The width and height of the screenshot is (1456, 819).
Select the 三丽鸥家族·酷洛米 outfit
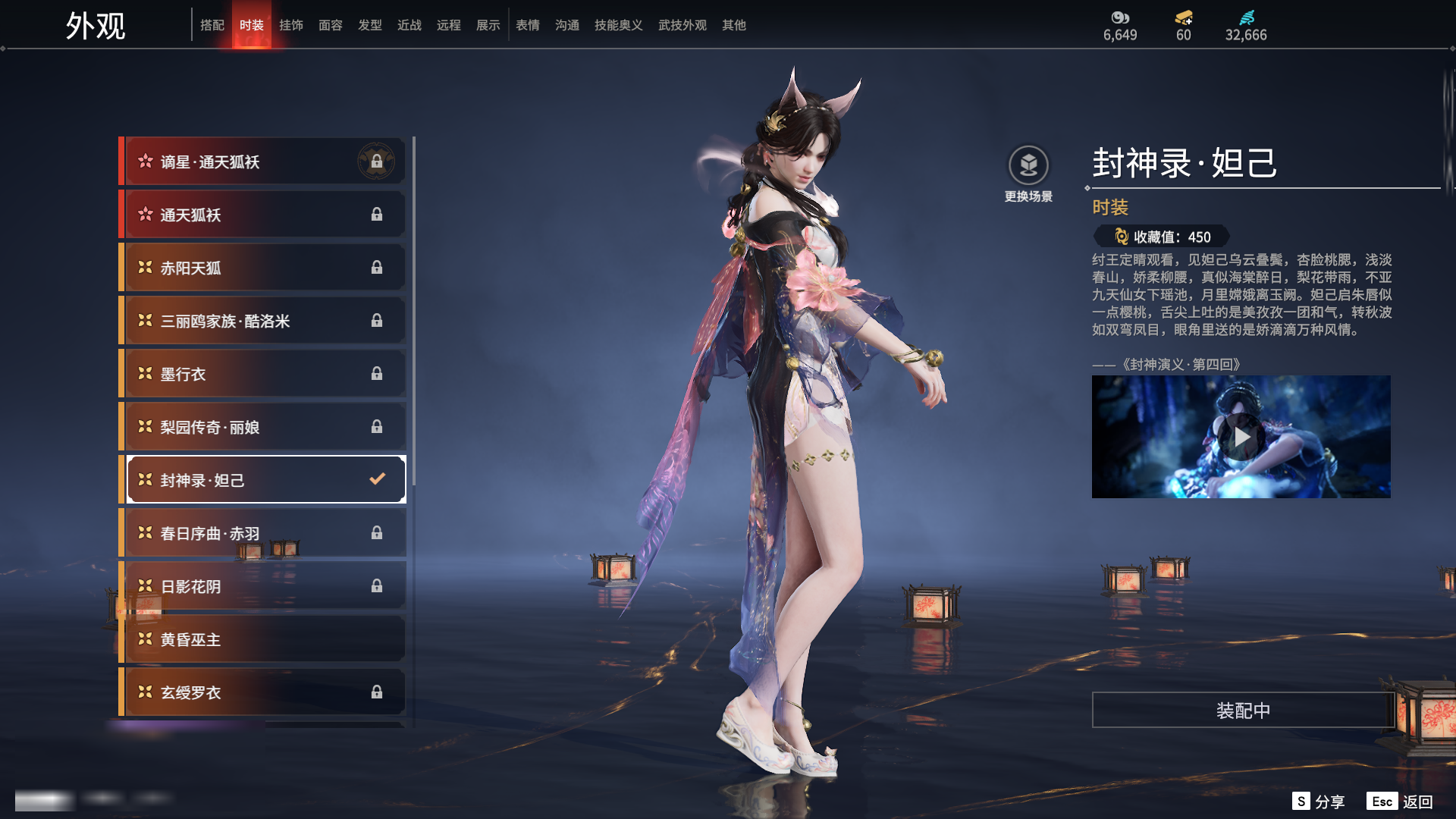point(262,321)
